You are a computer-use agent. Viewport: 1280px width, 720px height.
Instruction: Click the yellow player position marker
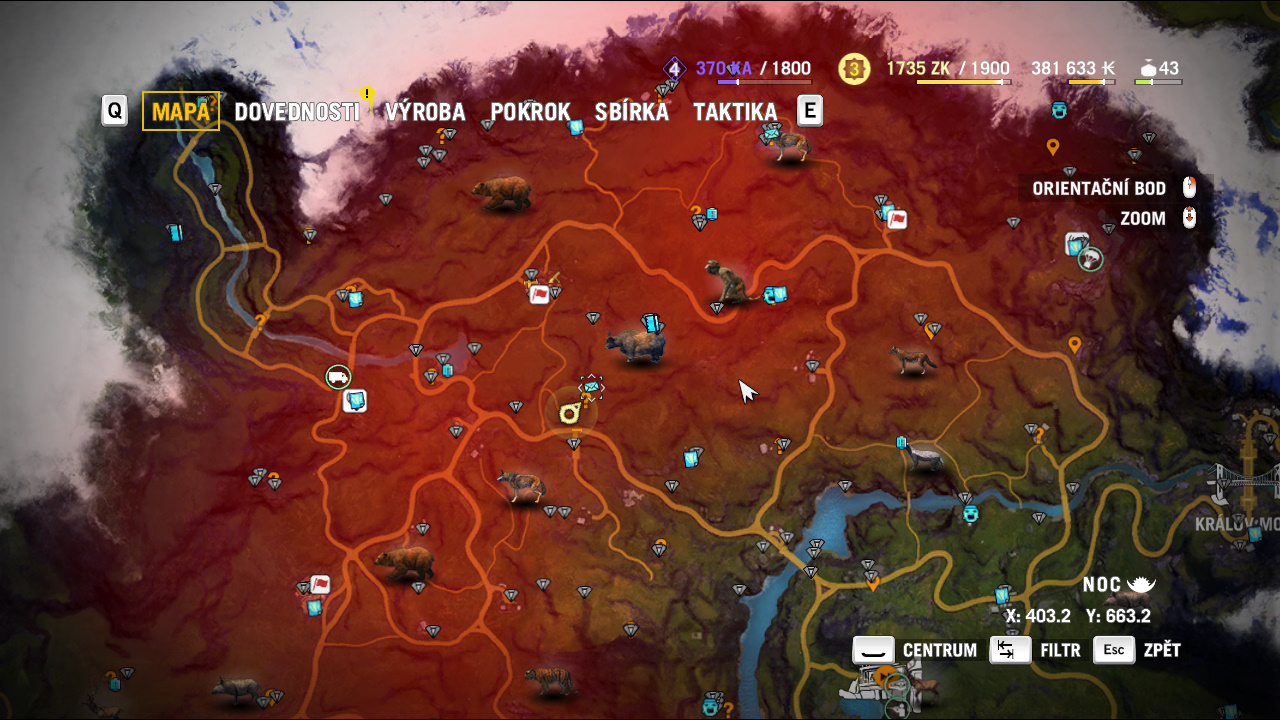pos(568,411)
